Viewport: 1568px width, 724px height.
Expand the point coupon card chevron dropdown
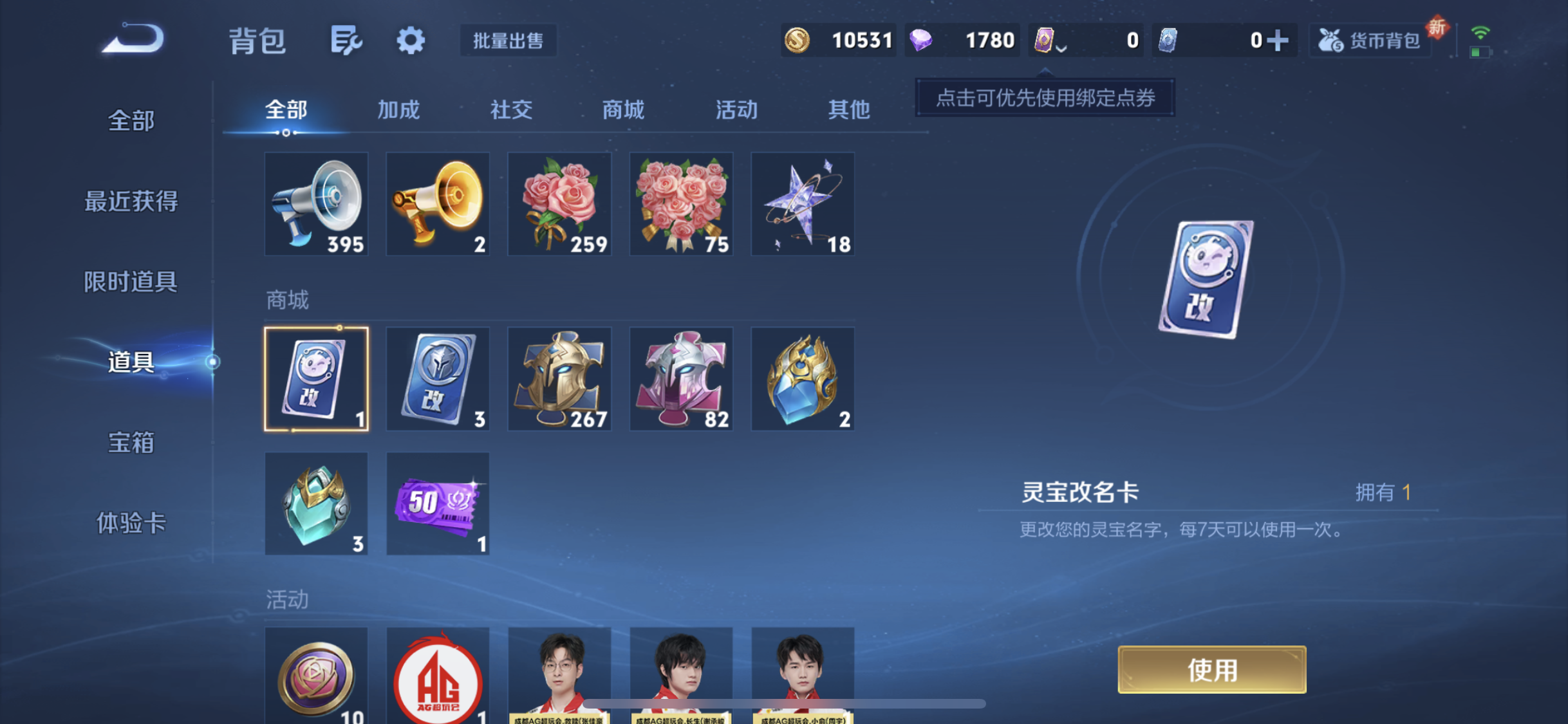[1059, 48]
